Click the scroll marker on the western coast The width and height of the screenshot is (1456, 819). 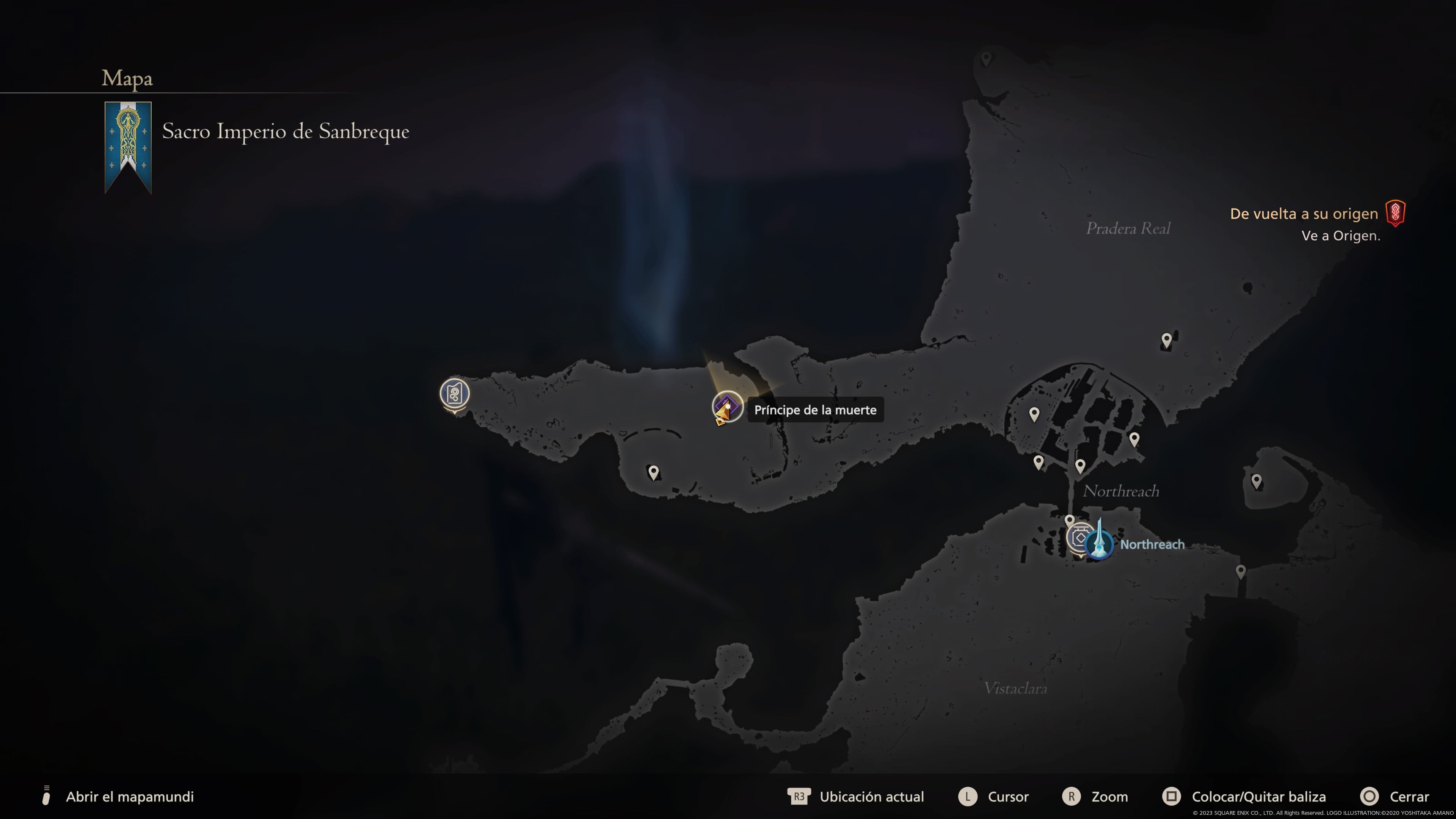(x=455, y=394)
